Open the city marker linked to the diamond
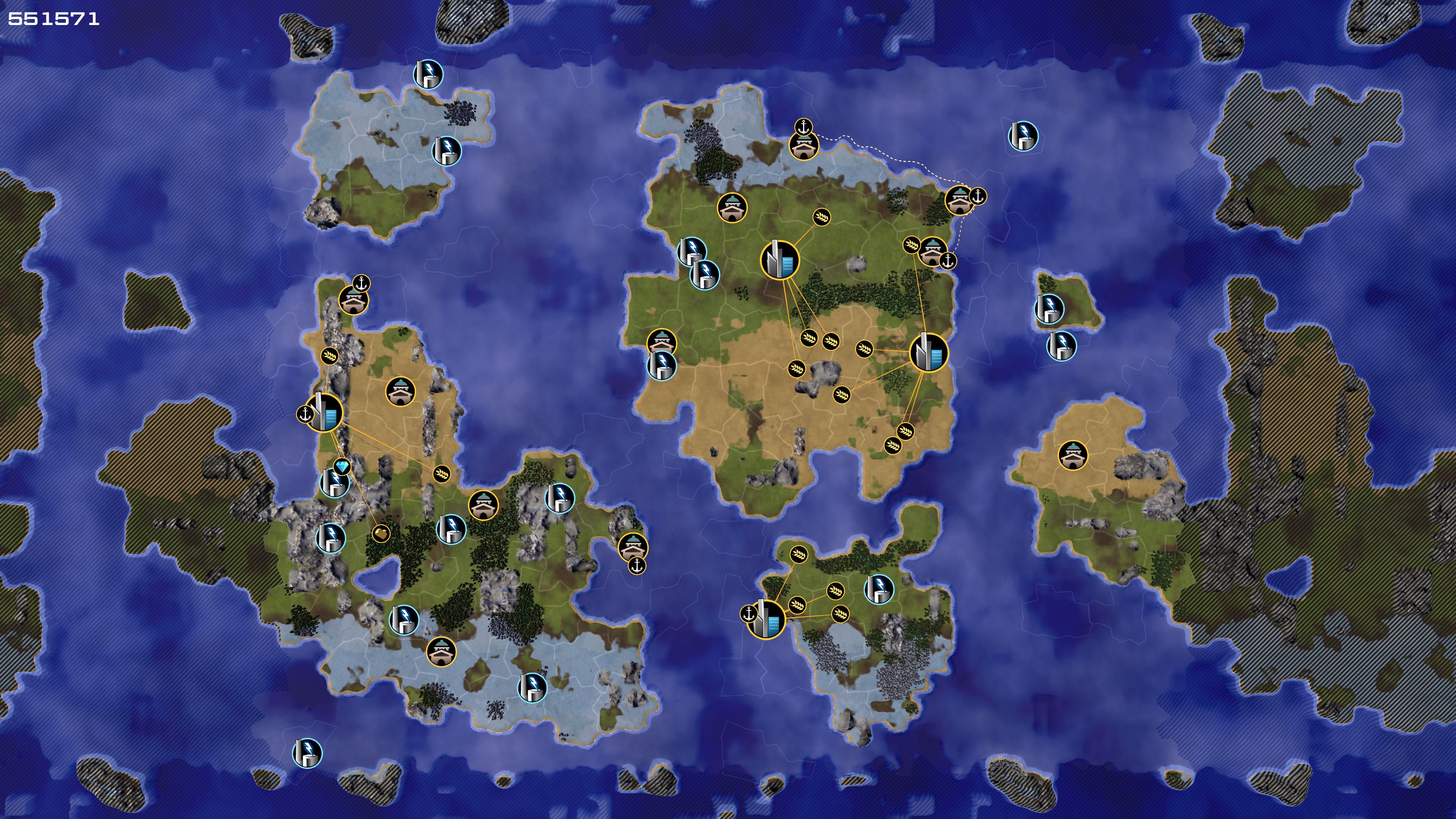The width and height of the screenshot is (1456, 819). pyautogui.click(x=324, y=413)
